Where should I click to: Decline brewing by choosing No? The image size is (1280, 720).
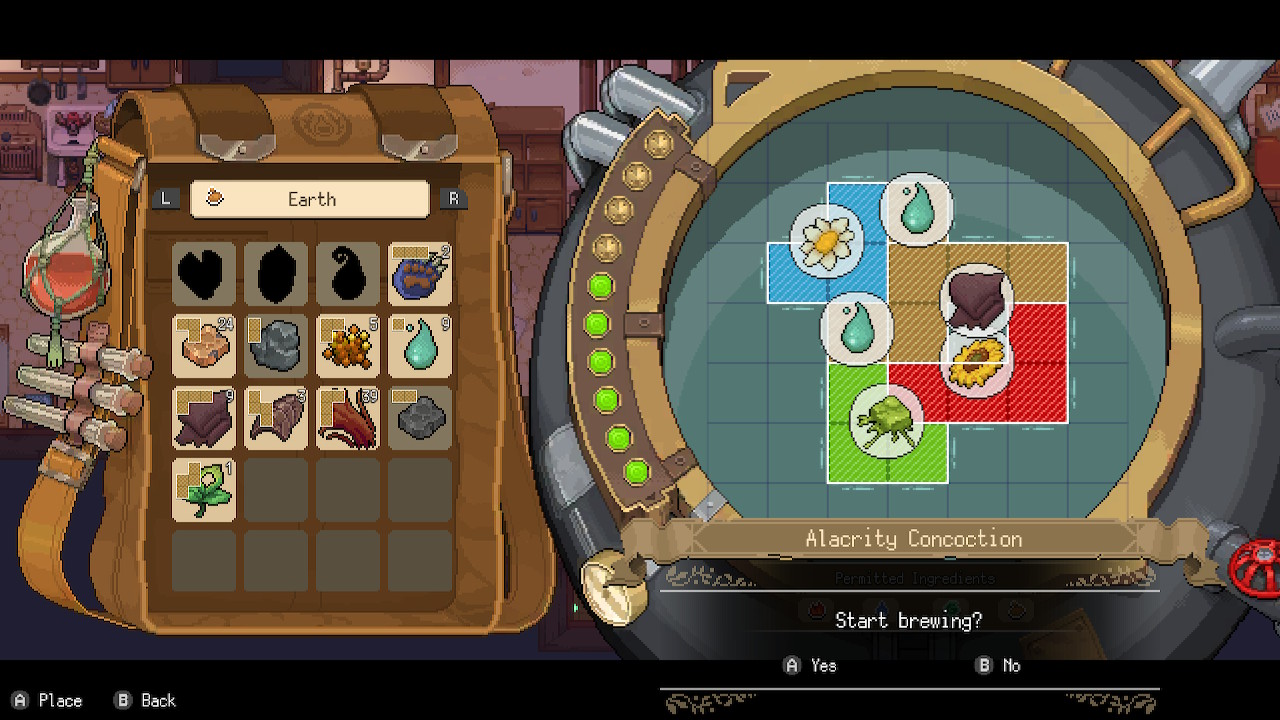pyautogui.click(x=999, y=665)
